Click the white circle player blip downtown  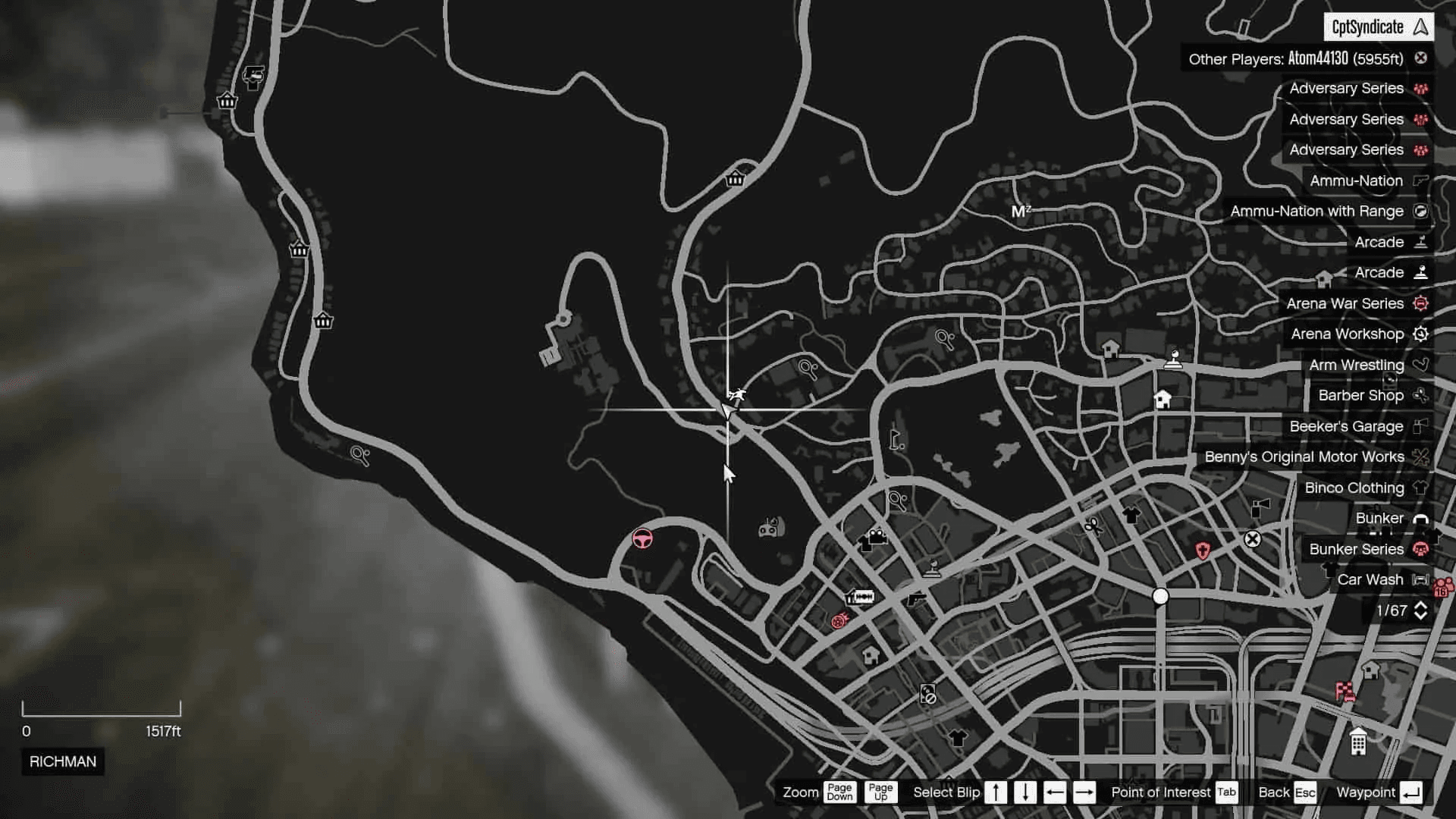pyautogui.click(x=1159, y=597)
